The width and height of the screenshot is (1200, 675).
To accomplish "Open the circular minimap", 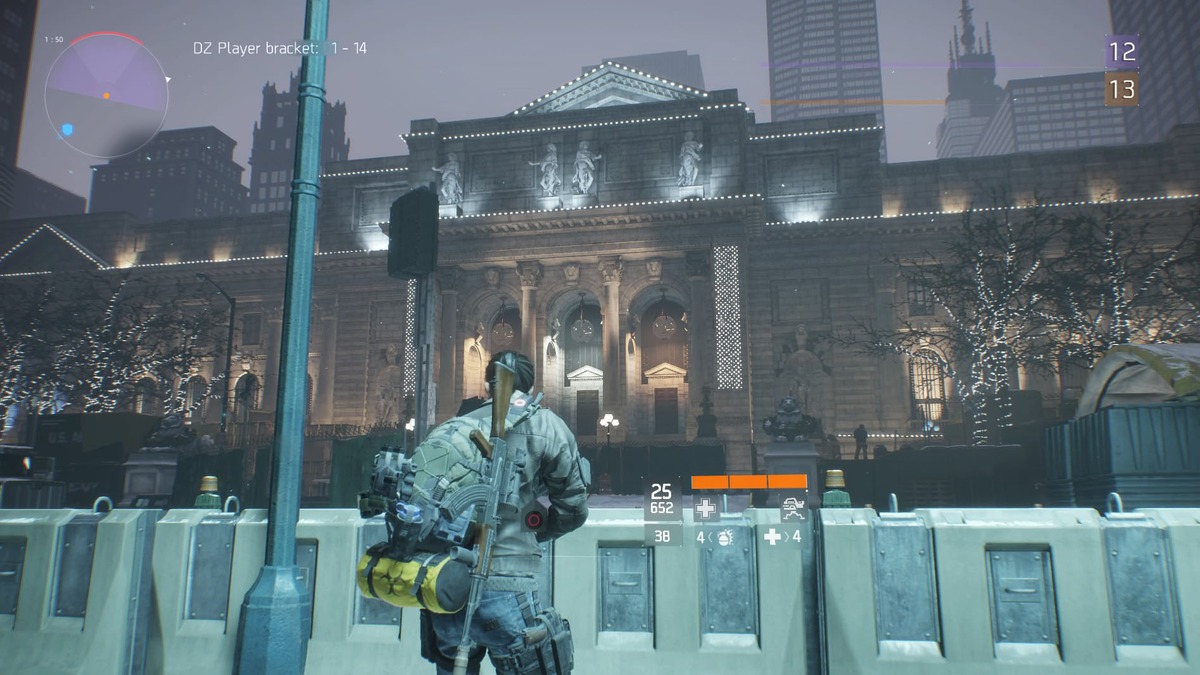I will tap(106, 95).
